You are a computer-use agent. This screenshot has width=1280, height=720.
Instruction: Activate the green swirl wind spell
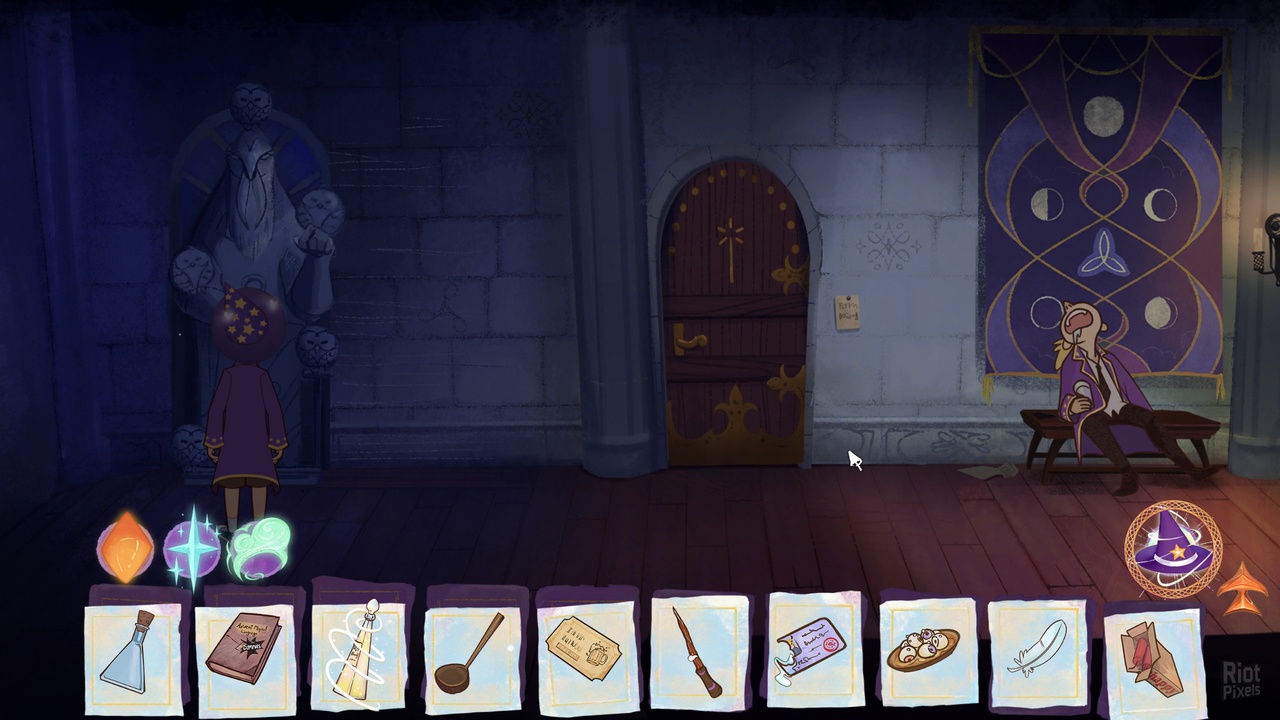261,549
